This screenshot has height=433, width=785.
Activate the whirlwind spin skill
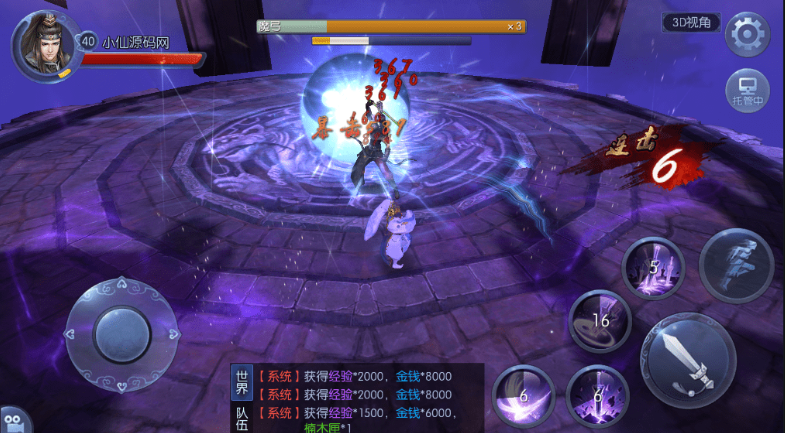tap(600, 322)
